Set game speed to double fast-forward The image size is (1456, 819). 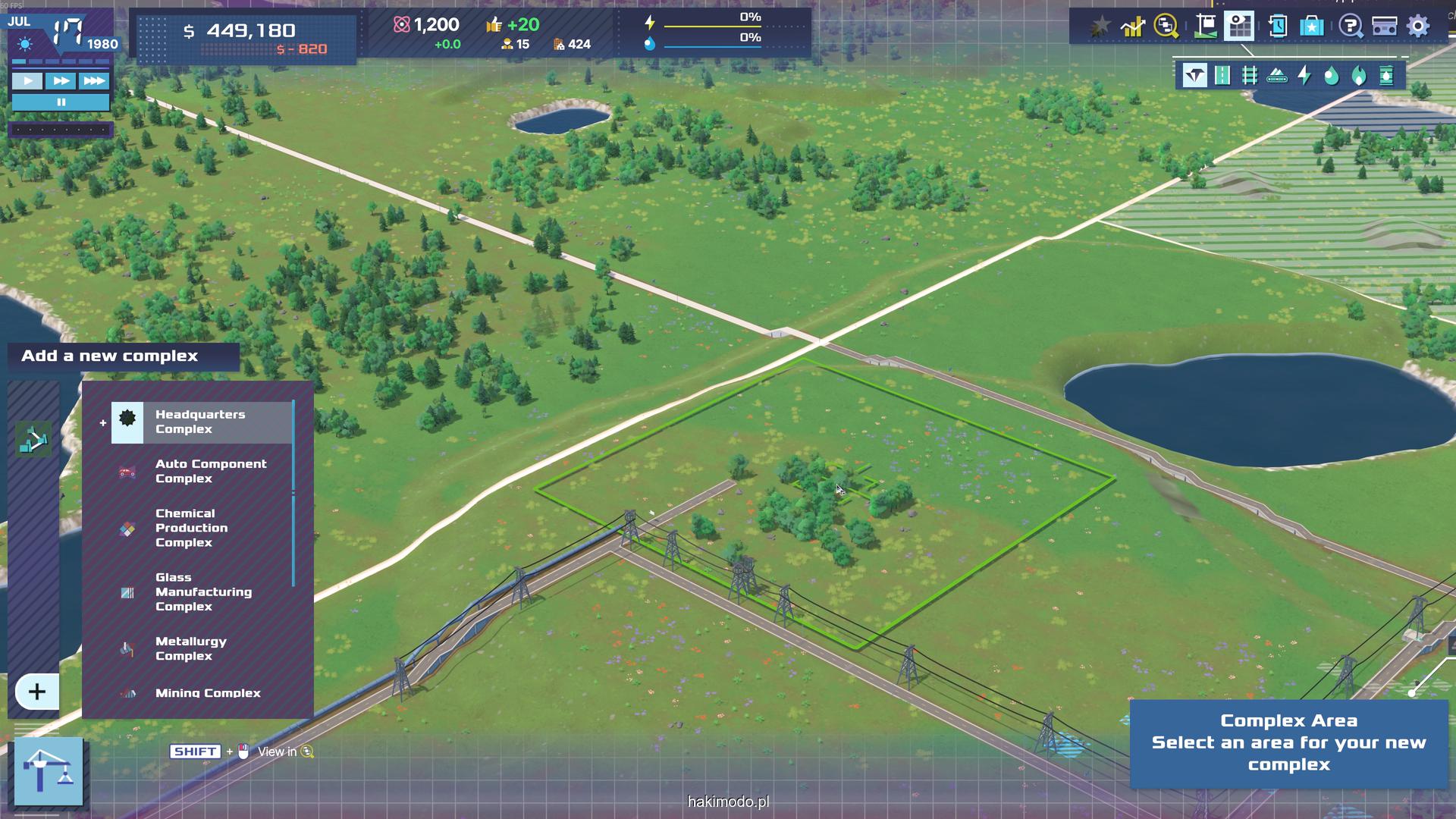point(61,80)
